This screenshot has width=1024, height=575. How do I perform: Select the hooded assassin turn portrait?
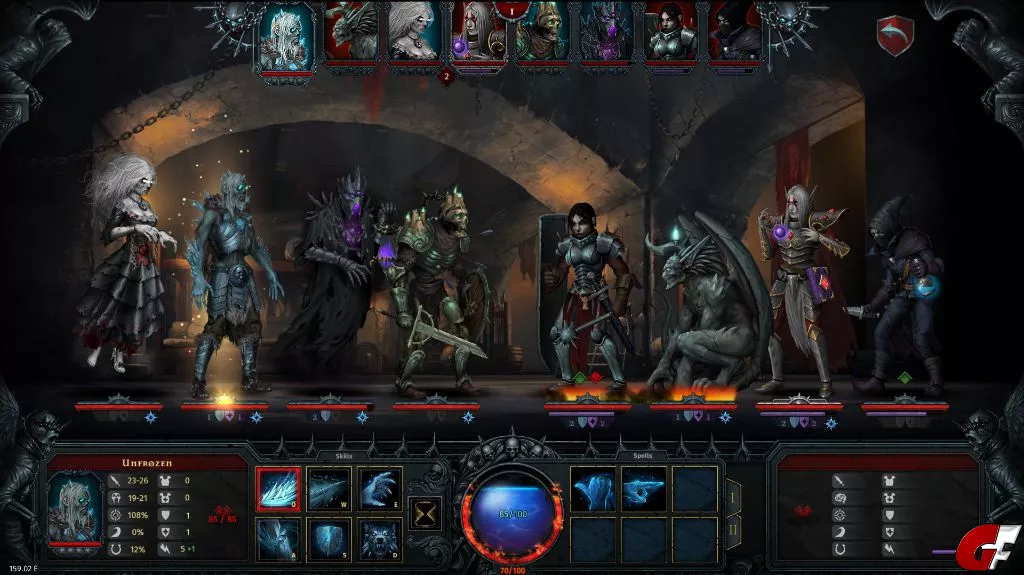pyautogui.click(x=735, y=32)
